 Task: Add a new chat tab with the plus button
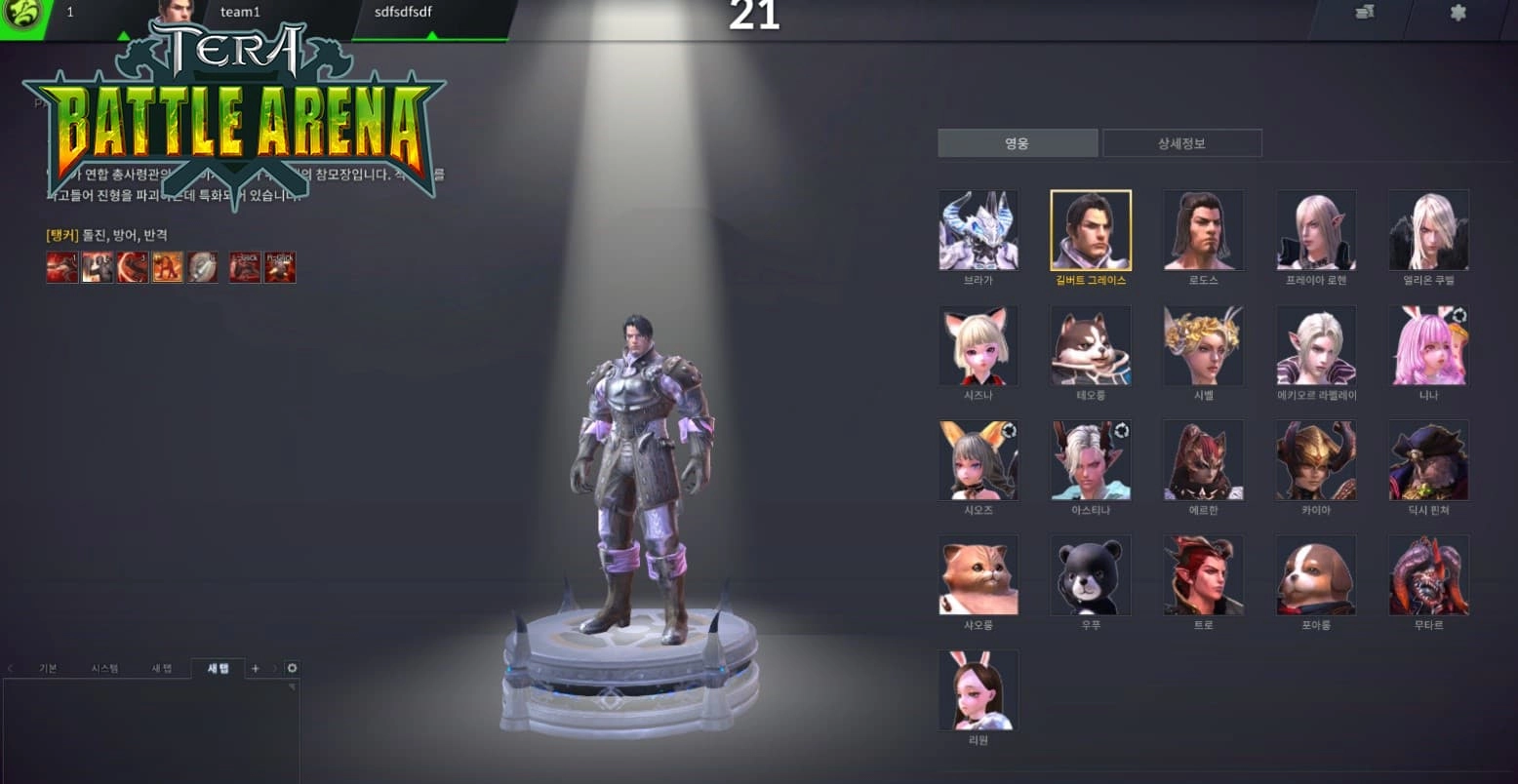point(255,668)
